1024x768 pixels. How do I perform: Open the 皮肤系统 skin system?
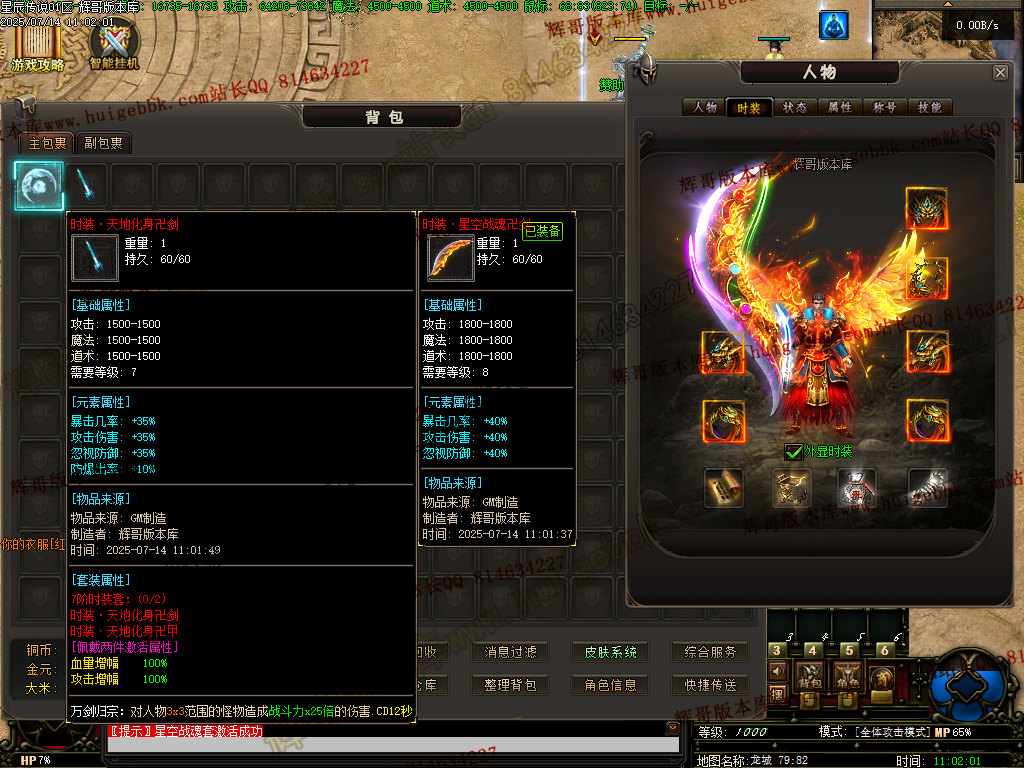pyautogui.click(x=610, y=652)
